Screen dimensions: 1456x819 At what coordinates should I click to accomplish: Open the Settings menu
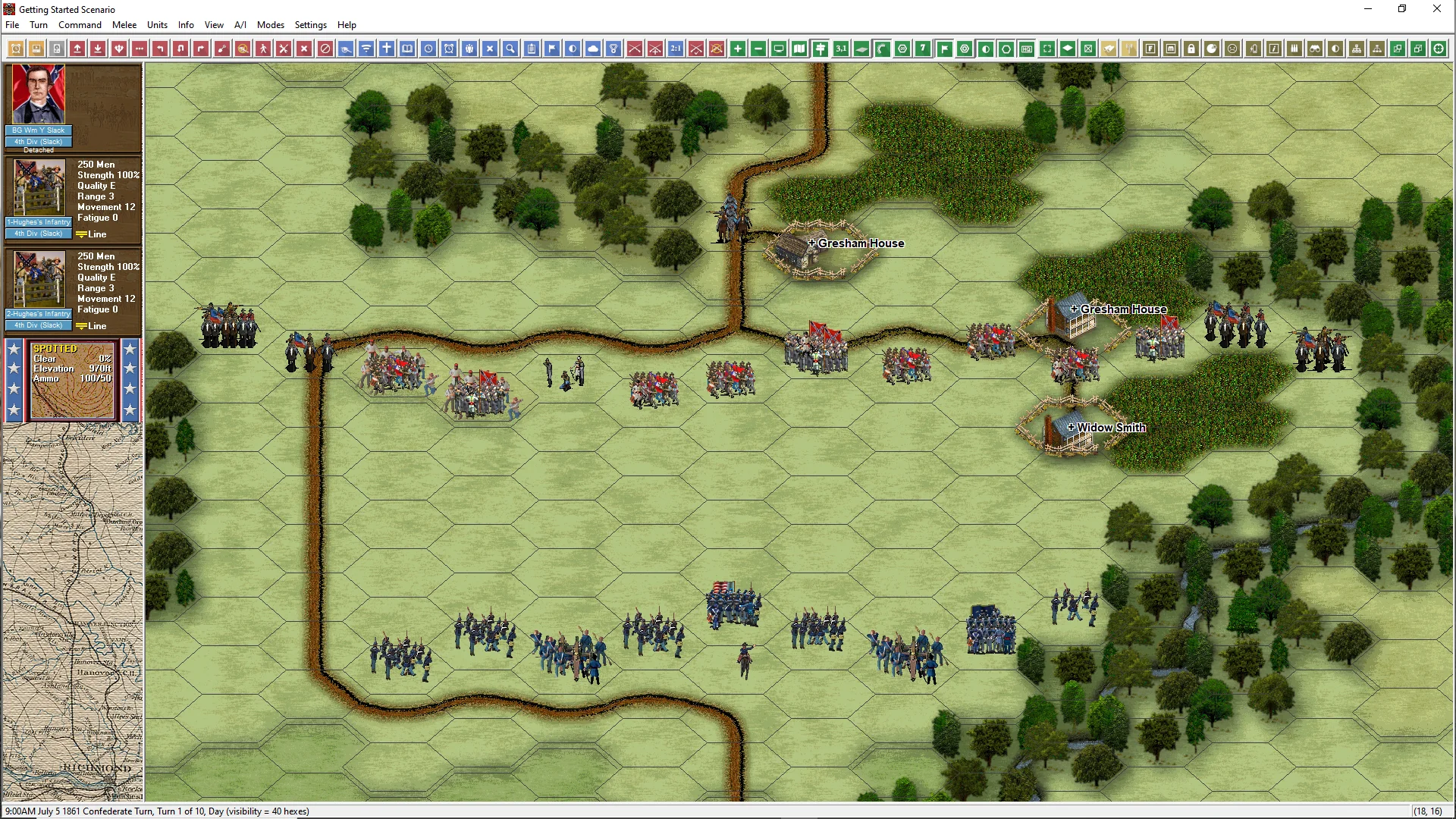pos(310,25)
